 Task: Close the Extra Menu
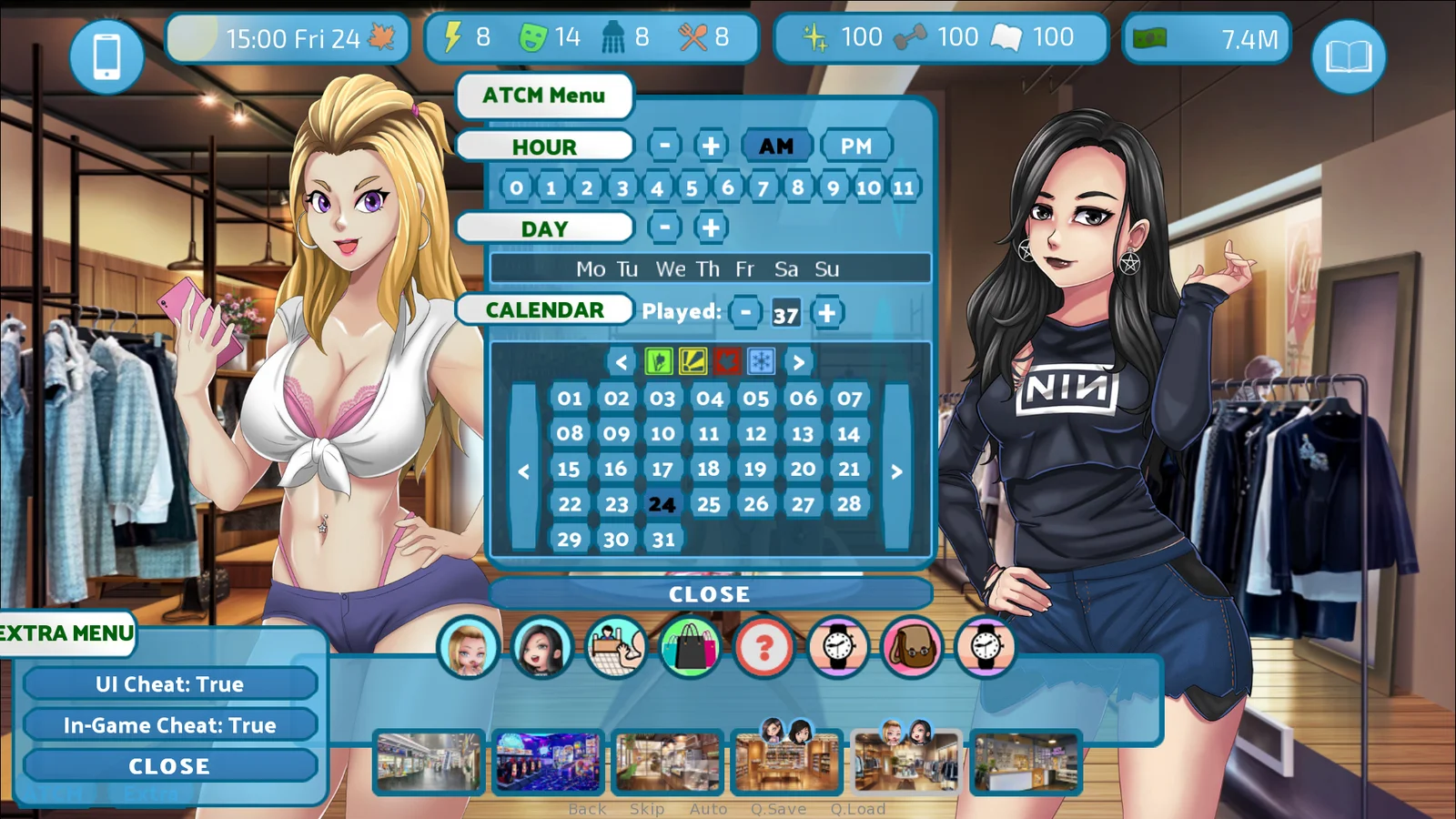coord(170,766)
